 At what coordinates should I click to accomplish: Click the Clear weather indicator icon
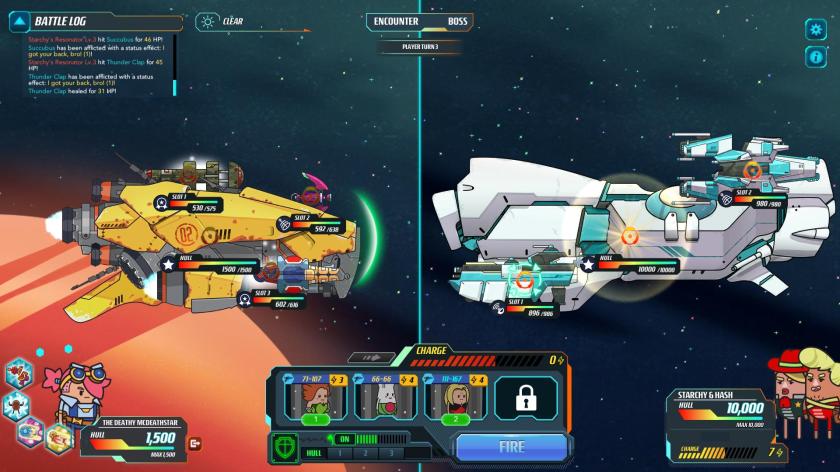click(x=207, y=20)
